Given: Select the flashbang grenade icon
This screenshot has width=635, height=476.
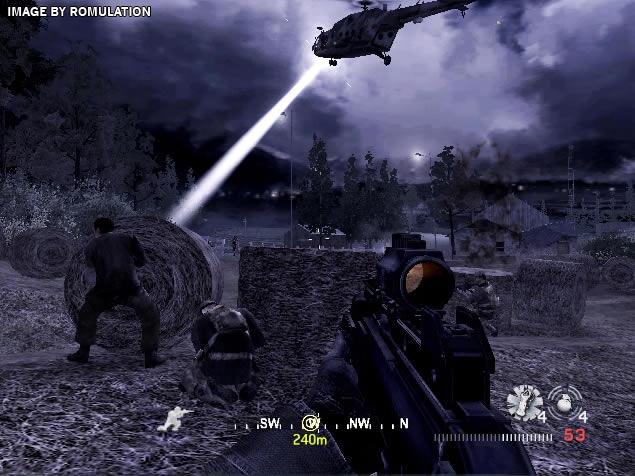Looking at the screenshot, I should (x=524, y=402).
